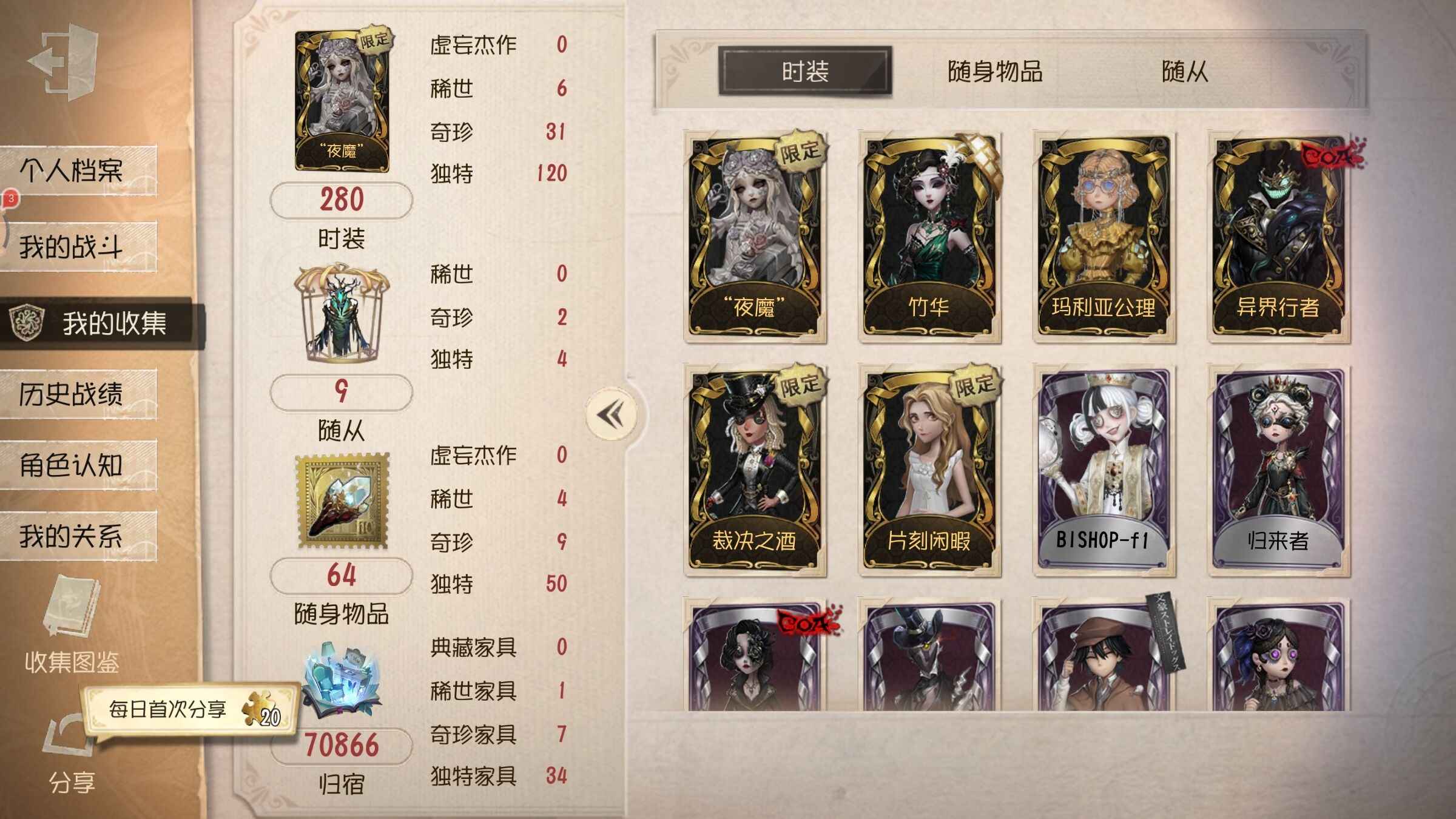Choose the 归来者 costume card
1456x819 pixels.
tap(1278, 471)
